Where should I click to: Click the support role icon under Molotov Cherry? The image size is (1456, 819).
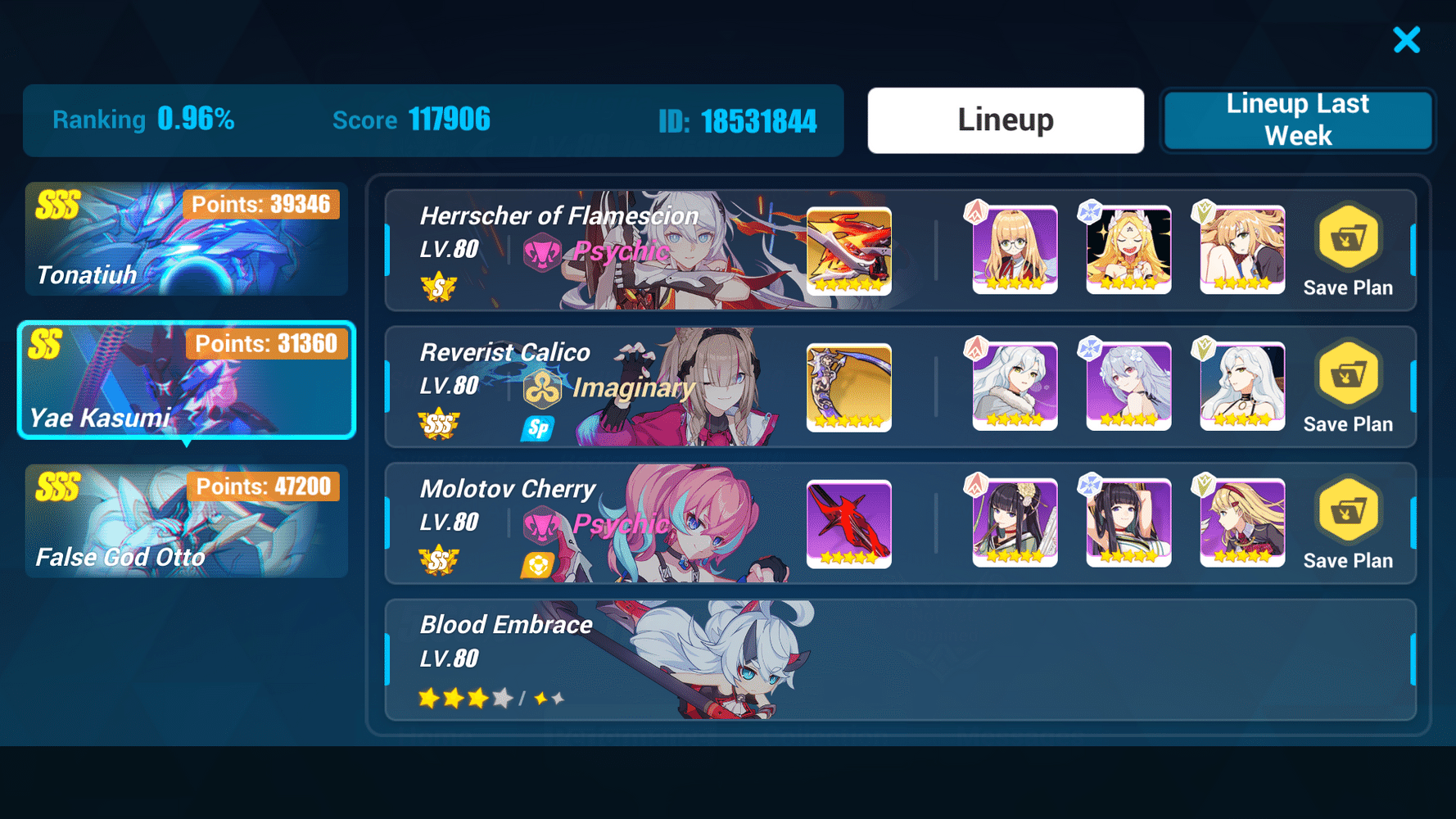539,563
